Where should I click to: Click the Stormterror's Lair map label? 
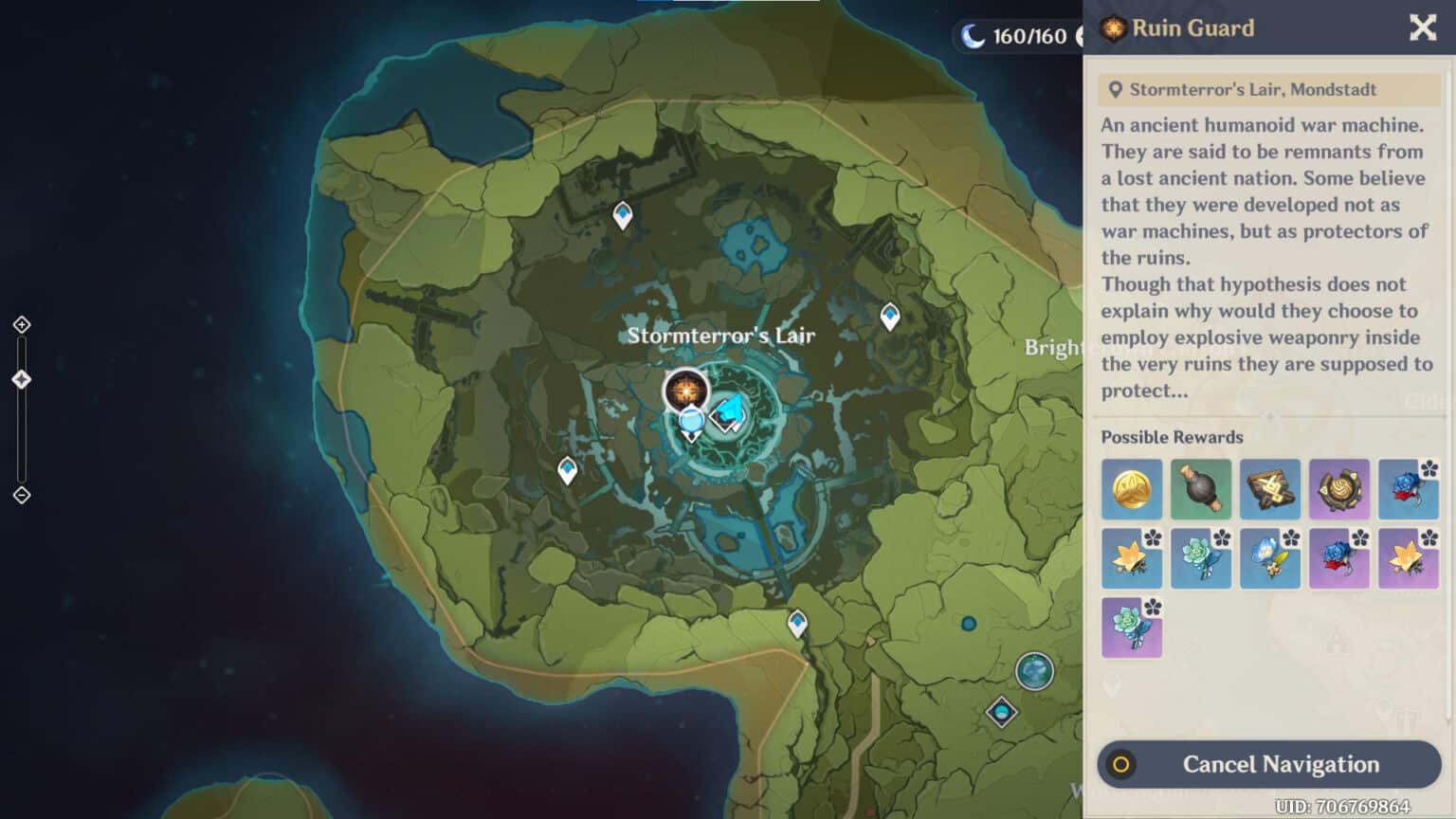(721, 335)
